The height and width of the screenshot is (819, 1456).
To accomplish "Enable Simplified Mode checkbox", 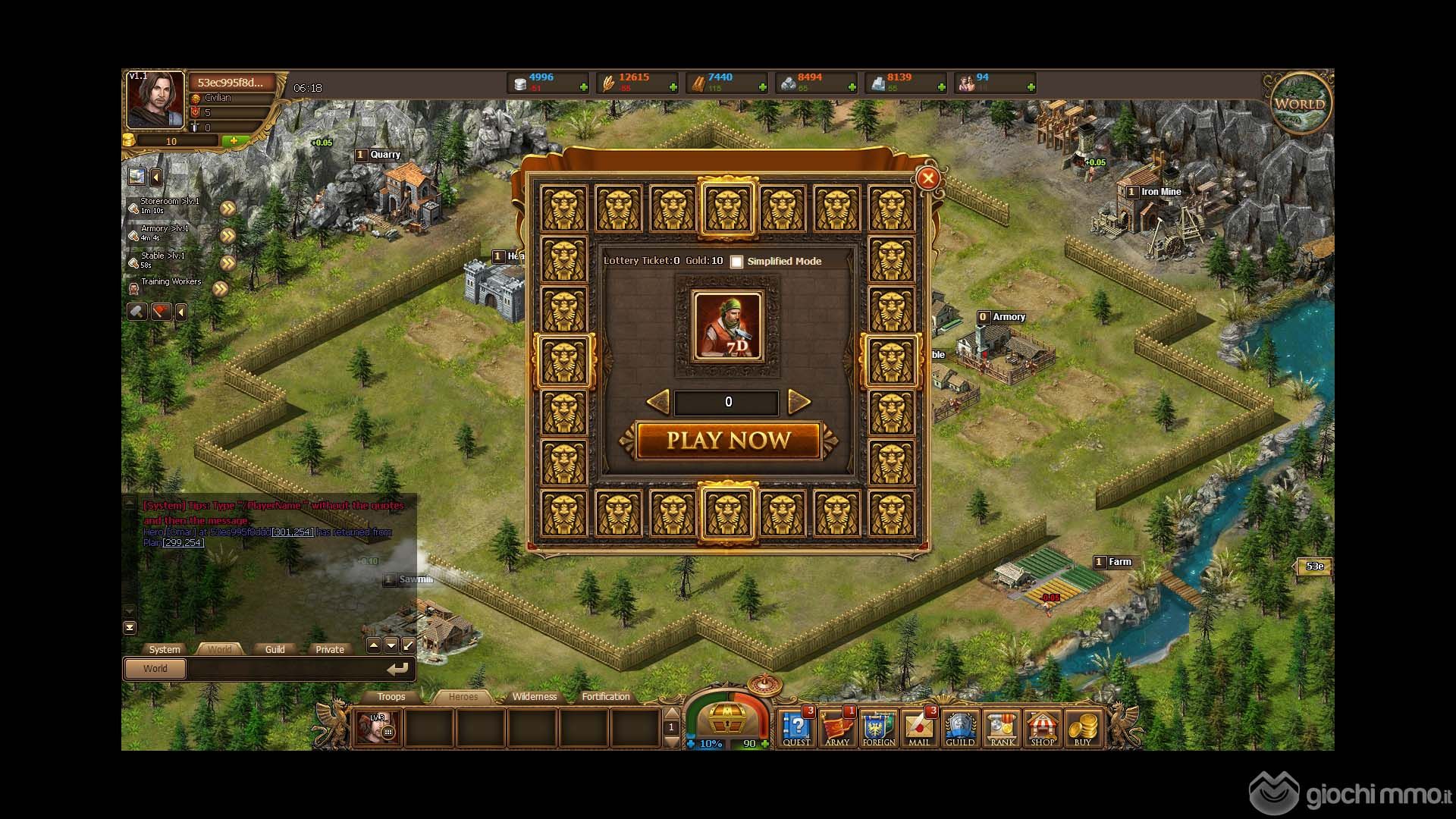I will pyautogui.click(x=736, y=262).
